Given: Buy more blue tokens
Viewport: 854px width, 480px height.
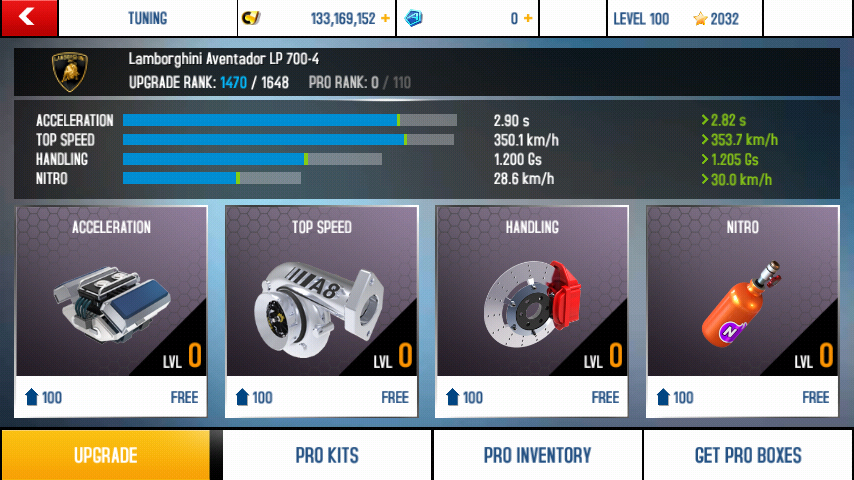Looking at the screenshot, I should (x=528, y=19).
